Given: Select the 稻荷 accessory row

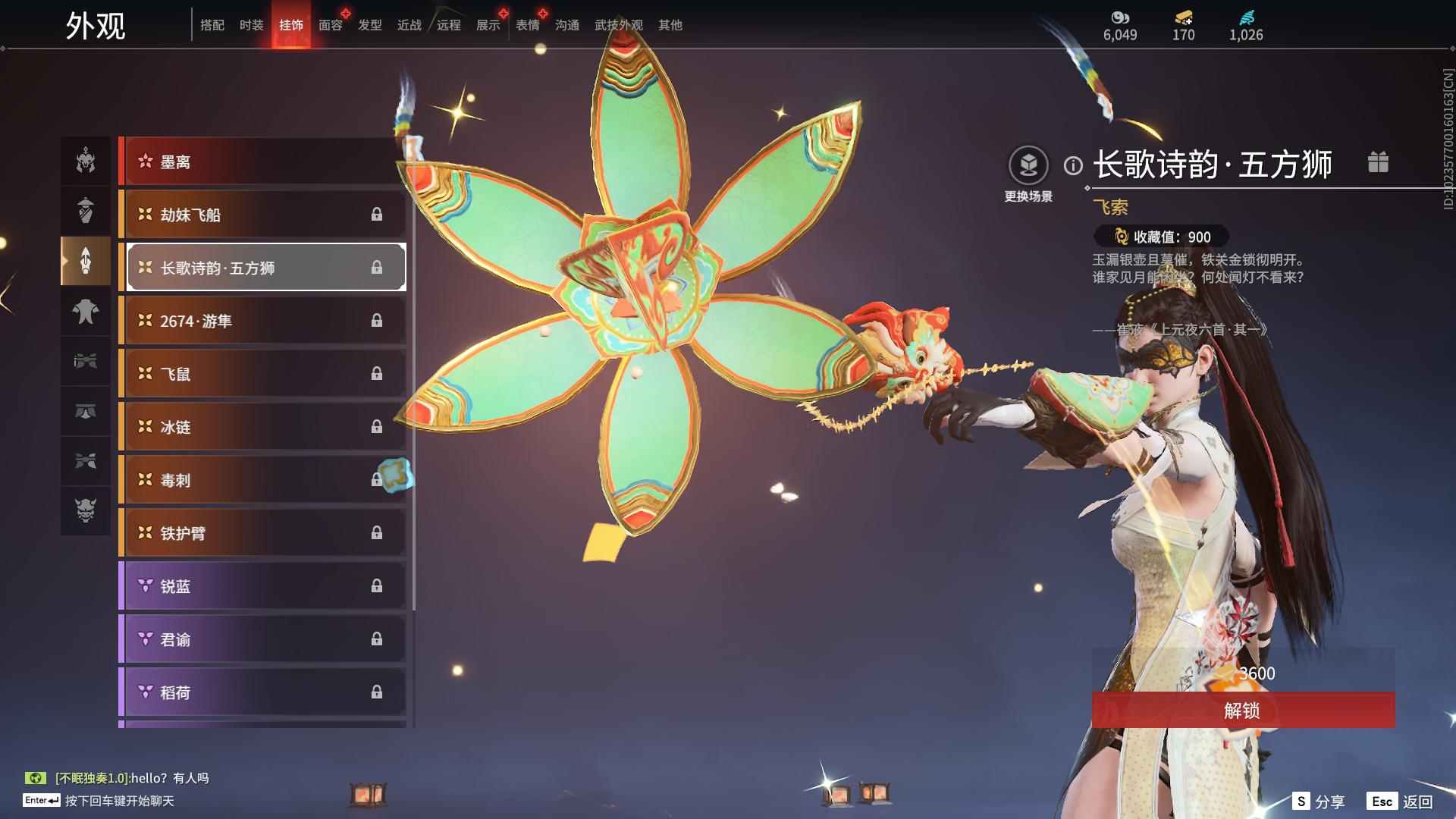Looking at the screenshot, I should tap(262, 692).
